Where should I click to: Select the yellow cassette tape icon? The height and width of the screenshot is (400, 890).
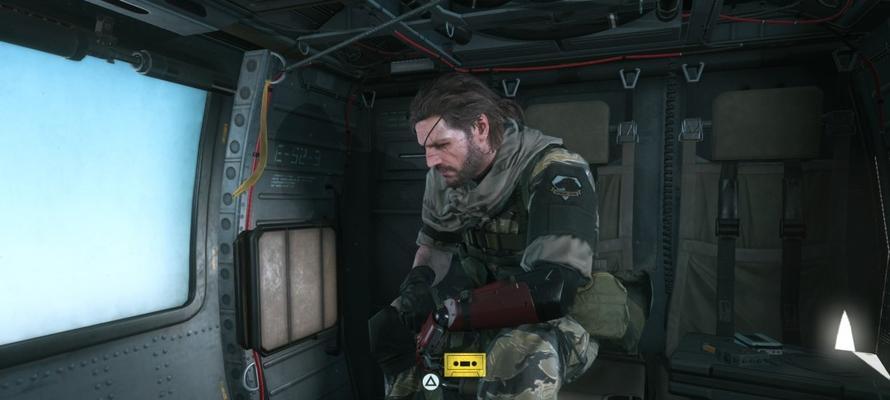click(x=465, y=364)
